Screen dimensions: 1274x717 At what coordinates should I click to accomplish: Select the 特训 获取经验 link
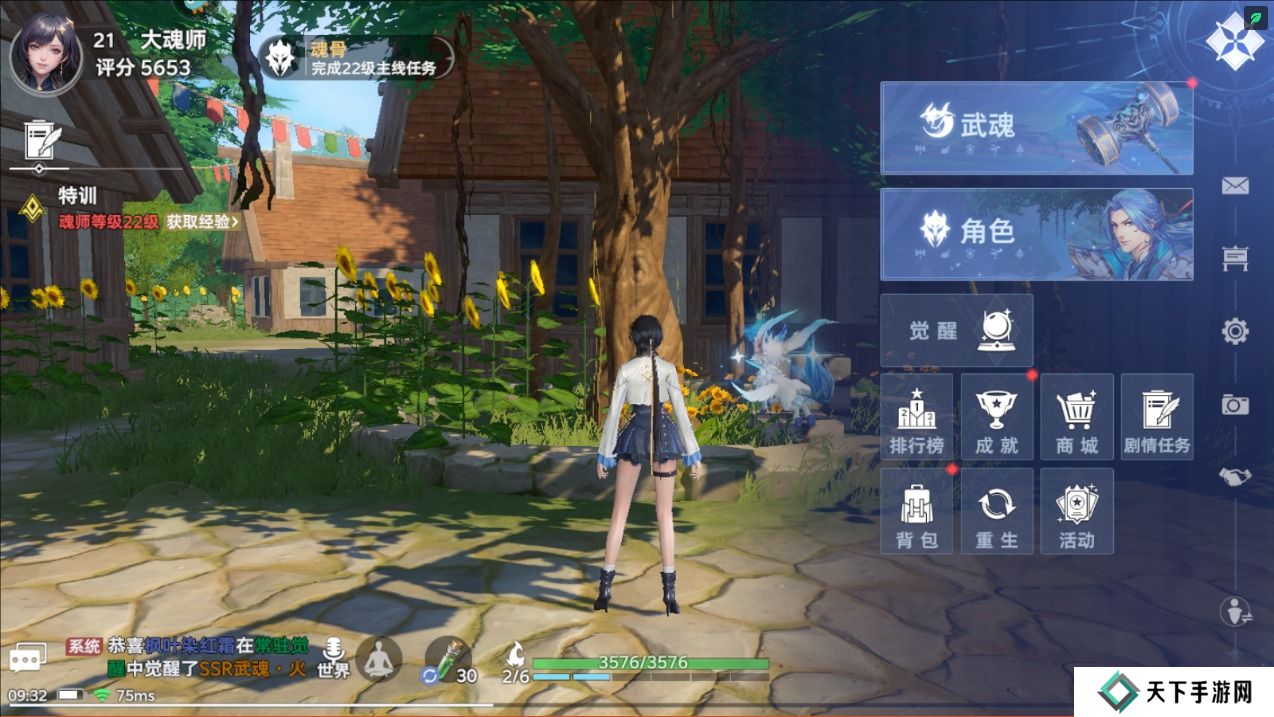[203, 222]
